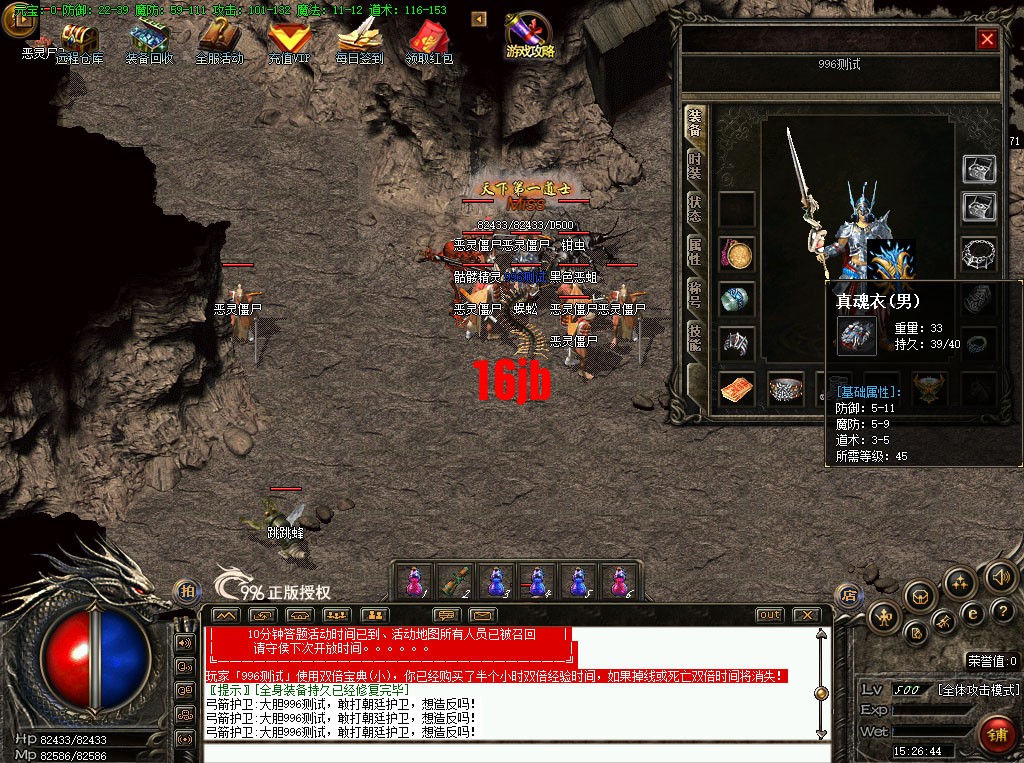Open the 技能 skills tab

coord(695,337)
